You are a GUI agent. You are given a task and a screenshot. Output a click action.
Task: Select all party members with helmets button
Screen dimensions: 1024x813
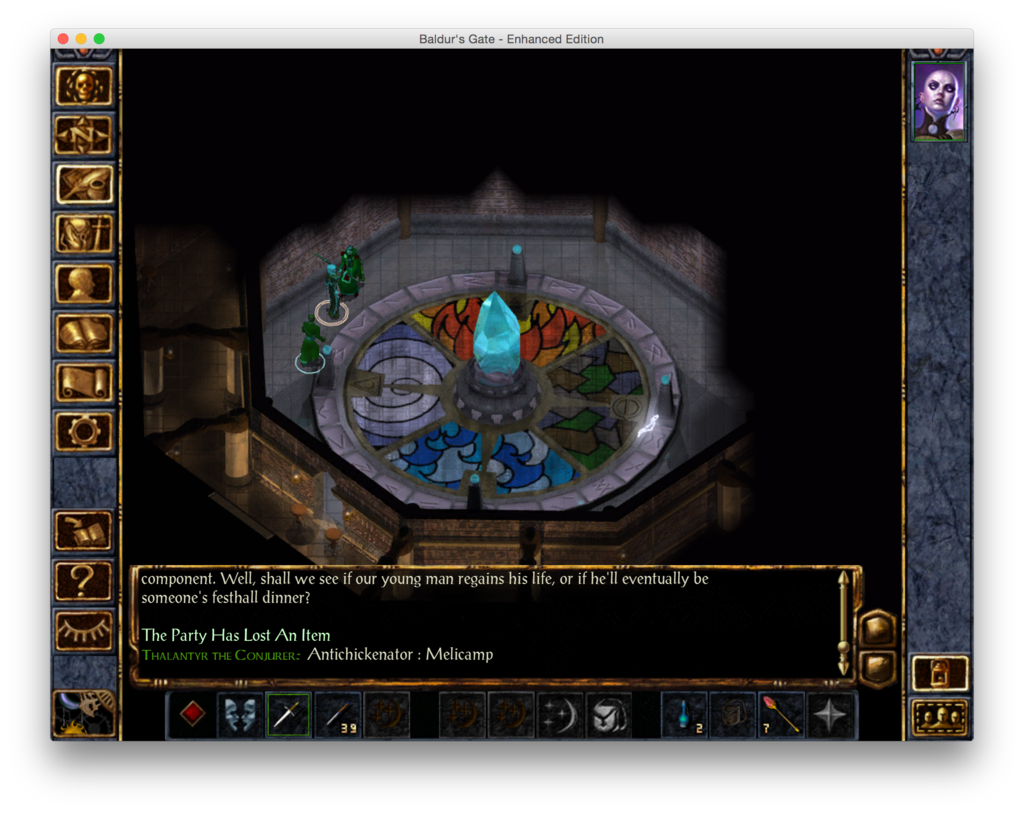(940, 717)
